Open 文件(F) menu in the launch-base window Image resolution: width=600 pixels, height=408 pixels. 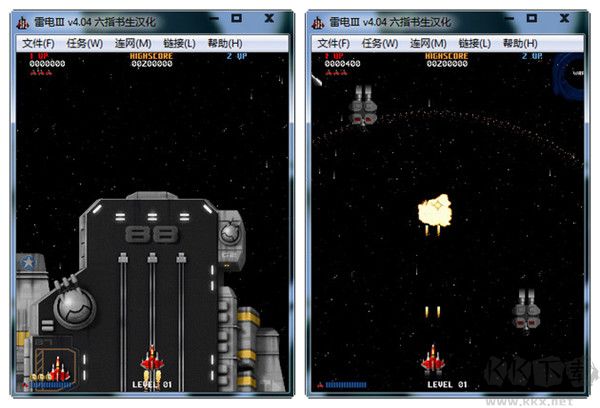(40, 43)
